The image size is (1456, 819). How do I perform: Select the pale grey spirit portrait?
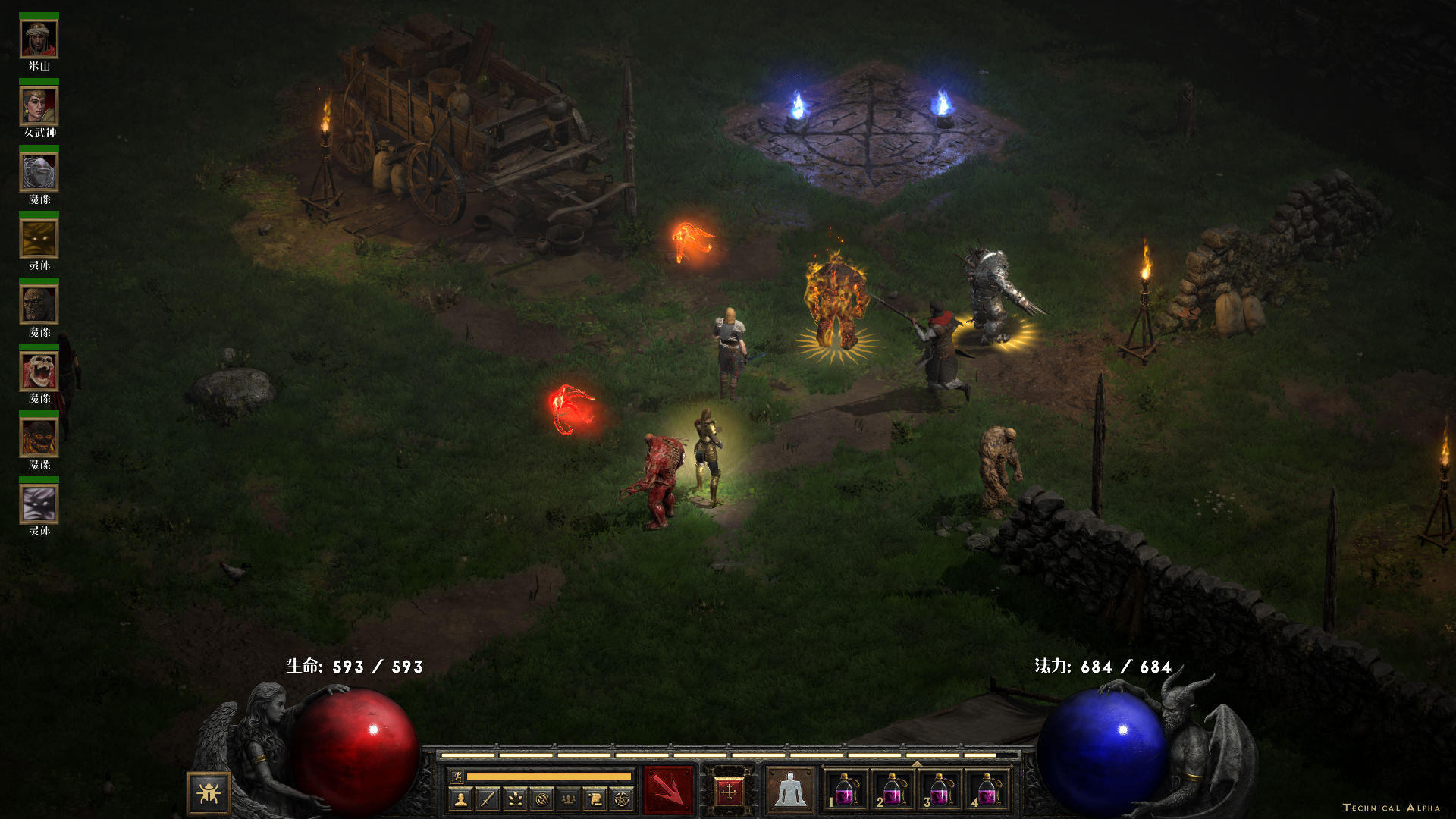(x=39, y=504)
